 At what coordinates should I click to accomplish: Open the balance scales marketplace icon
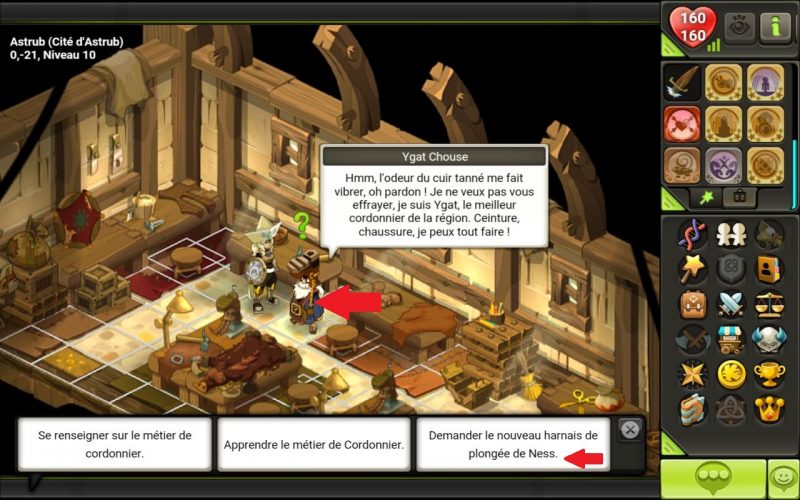769,303
